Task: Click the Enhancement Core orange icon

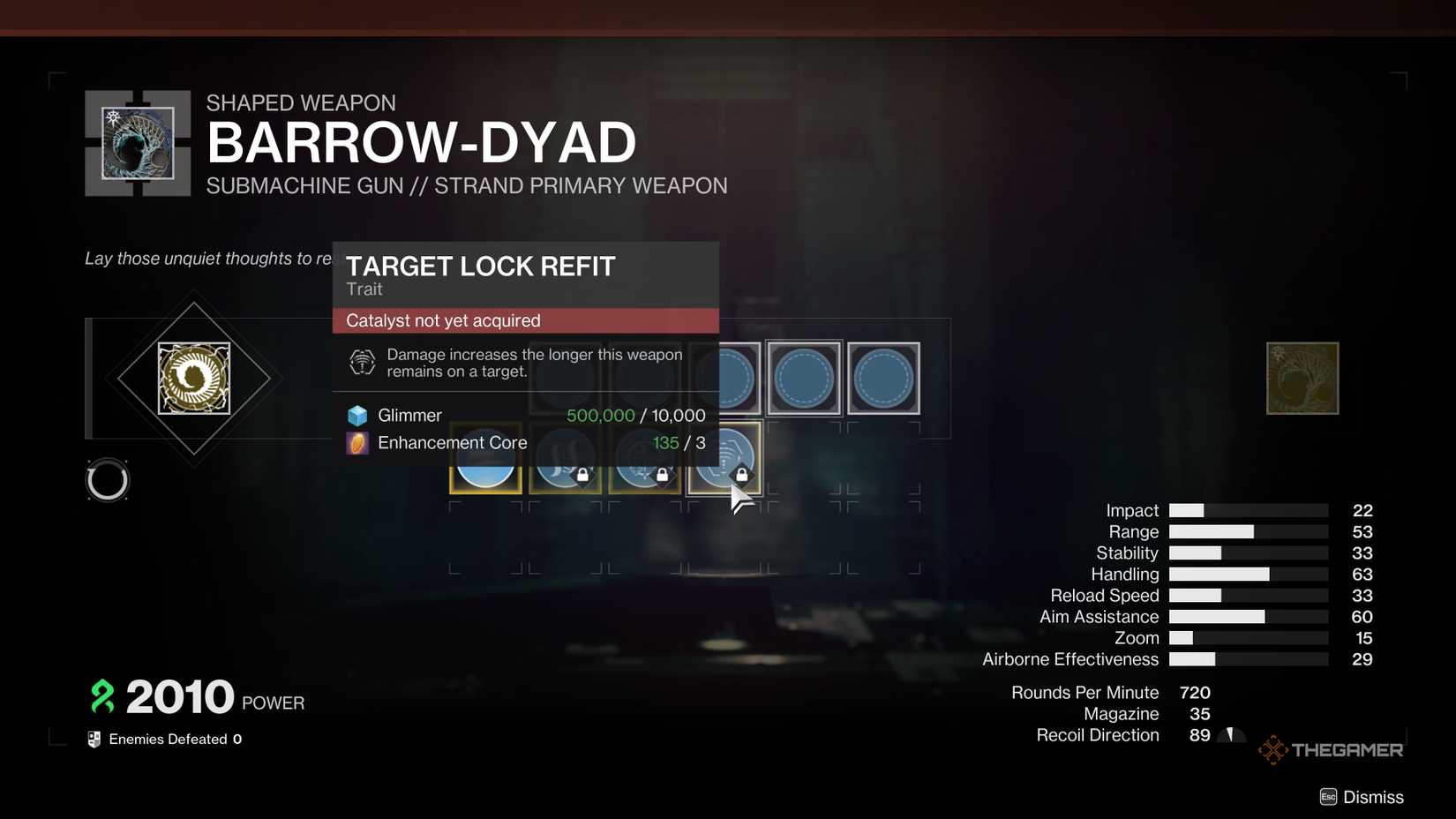Action: click(356, 443)
